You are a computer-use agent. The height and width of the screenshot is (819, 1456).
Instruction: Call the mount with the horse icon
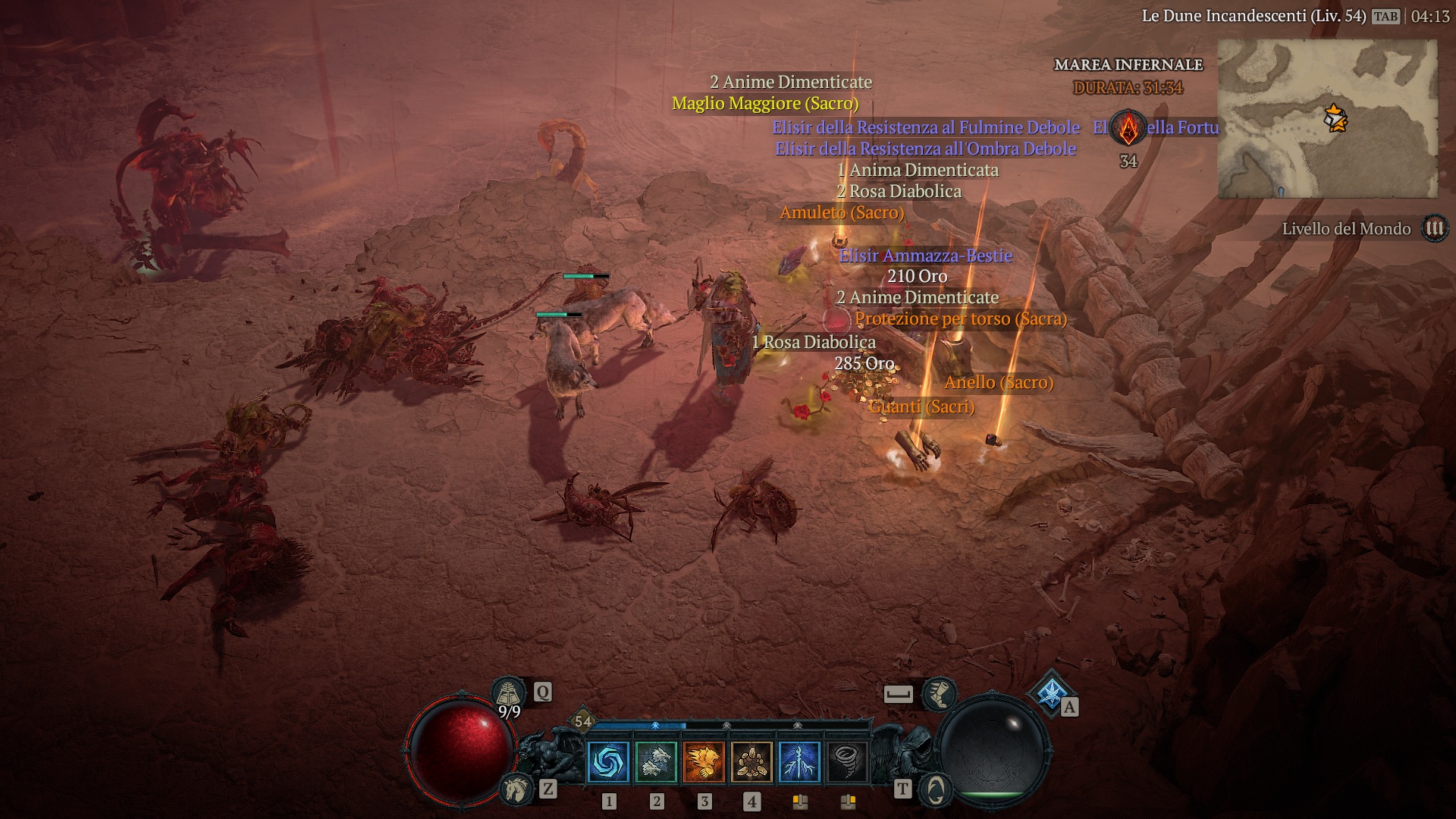(516, 789)
